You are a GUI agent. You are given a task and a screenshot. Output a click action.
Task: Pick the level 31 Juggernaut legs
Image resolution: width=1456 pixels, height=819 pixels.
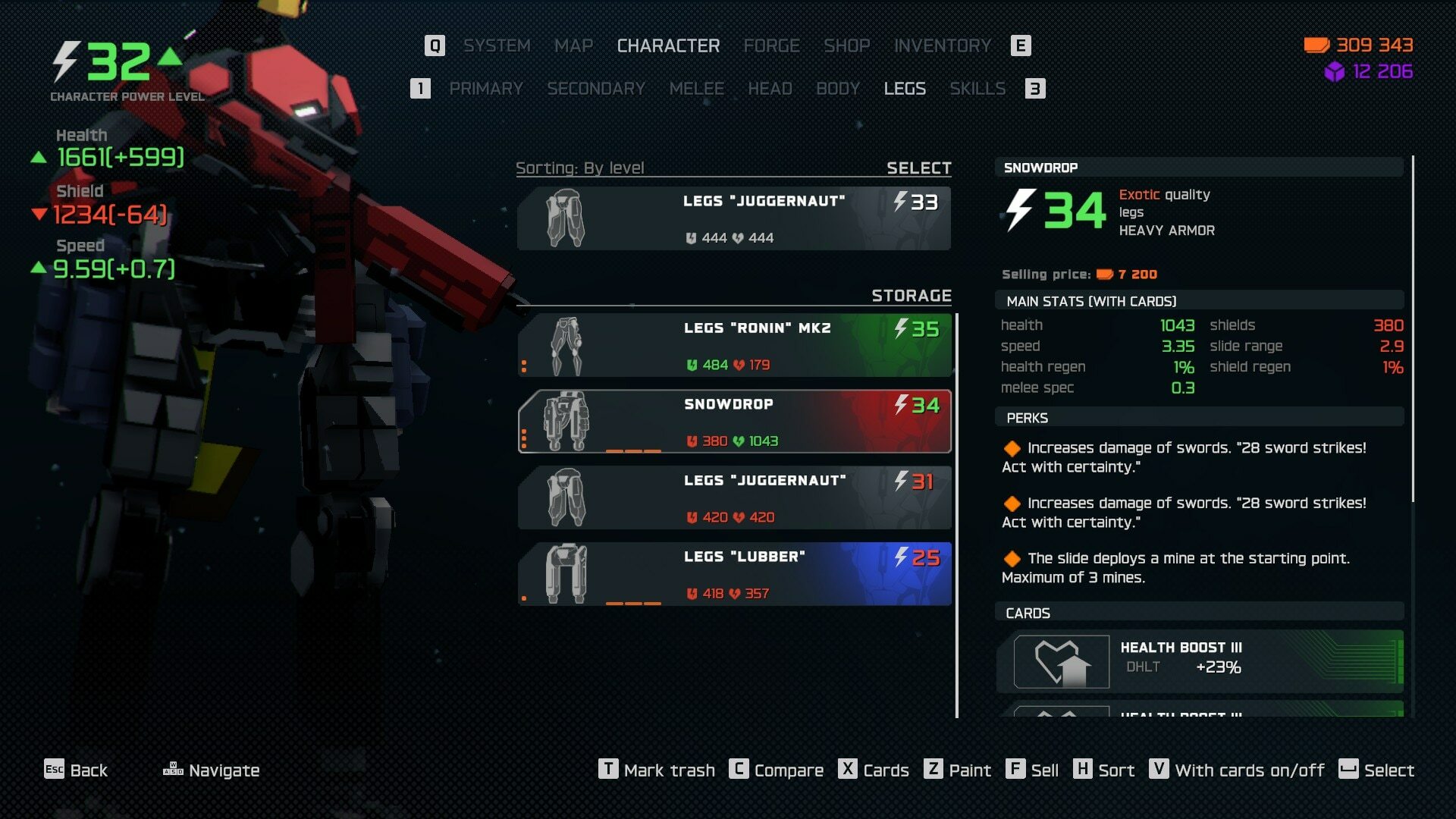pos(733,498)
